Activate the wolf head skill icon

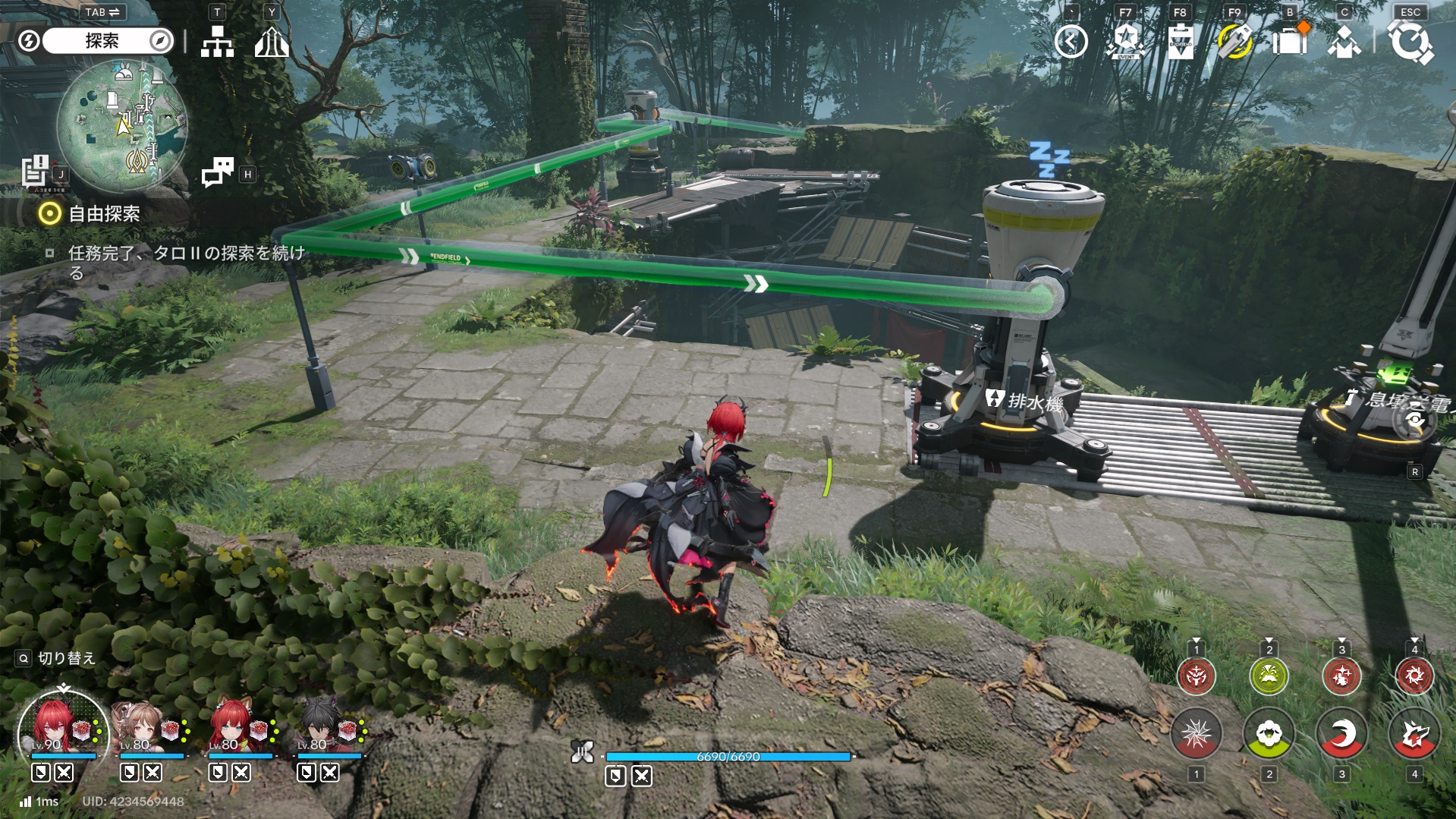[x=1414, y=735]
